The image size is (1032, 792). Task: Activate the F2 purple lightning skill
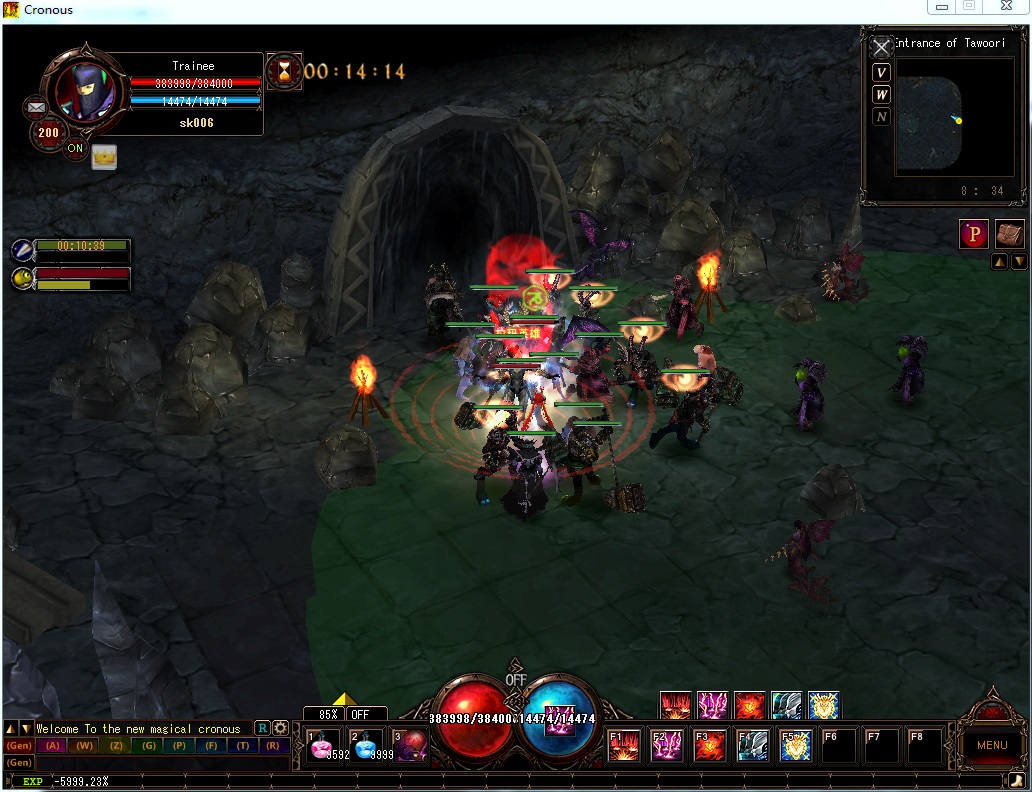pos(667,746)
